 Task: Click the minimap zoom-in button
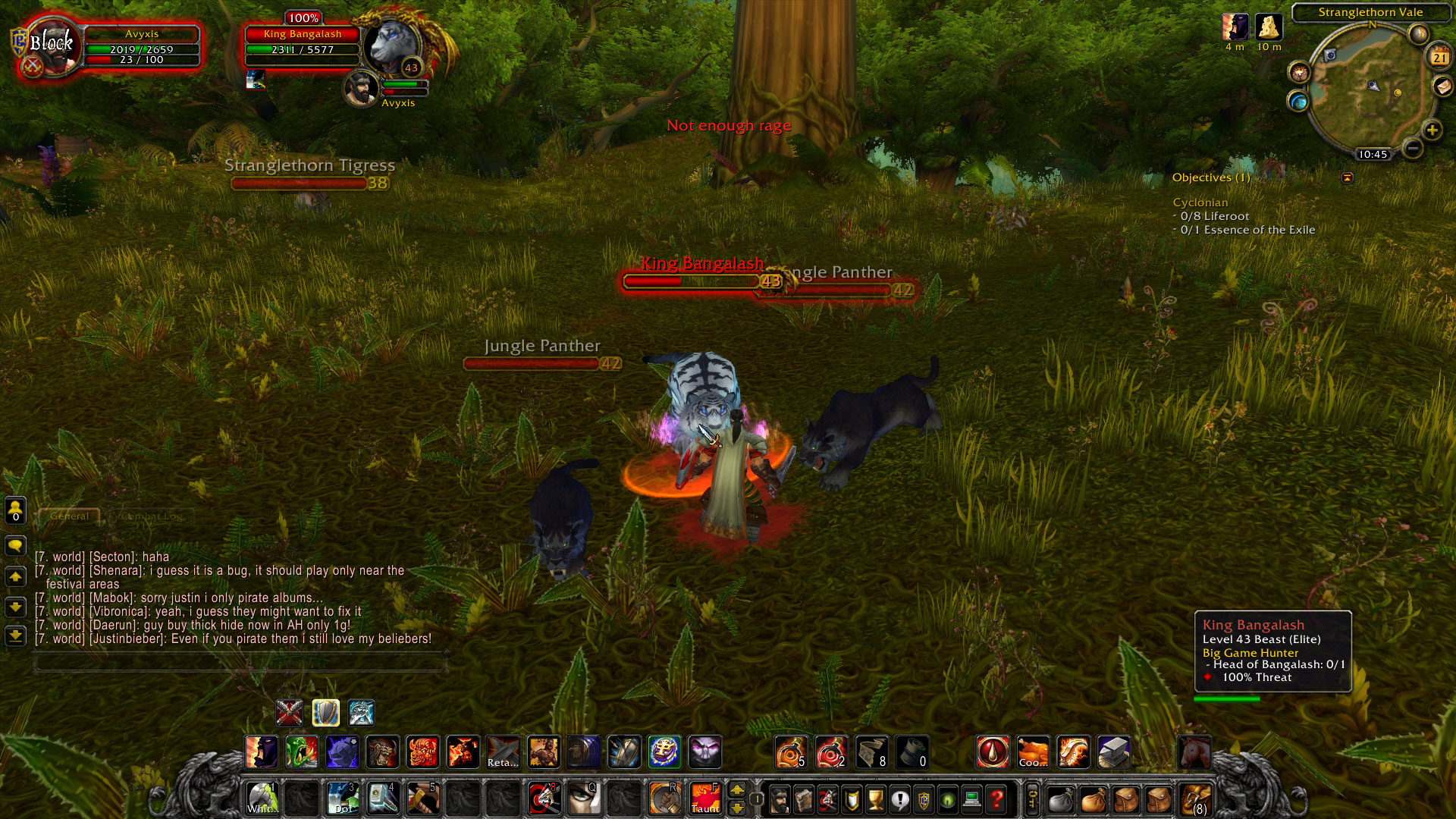pyautogui.click(x=1432, y=130)
